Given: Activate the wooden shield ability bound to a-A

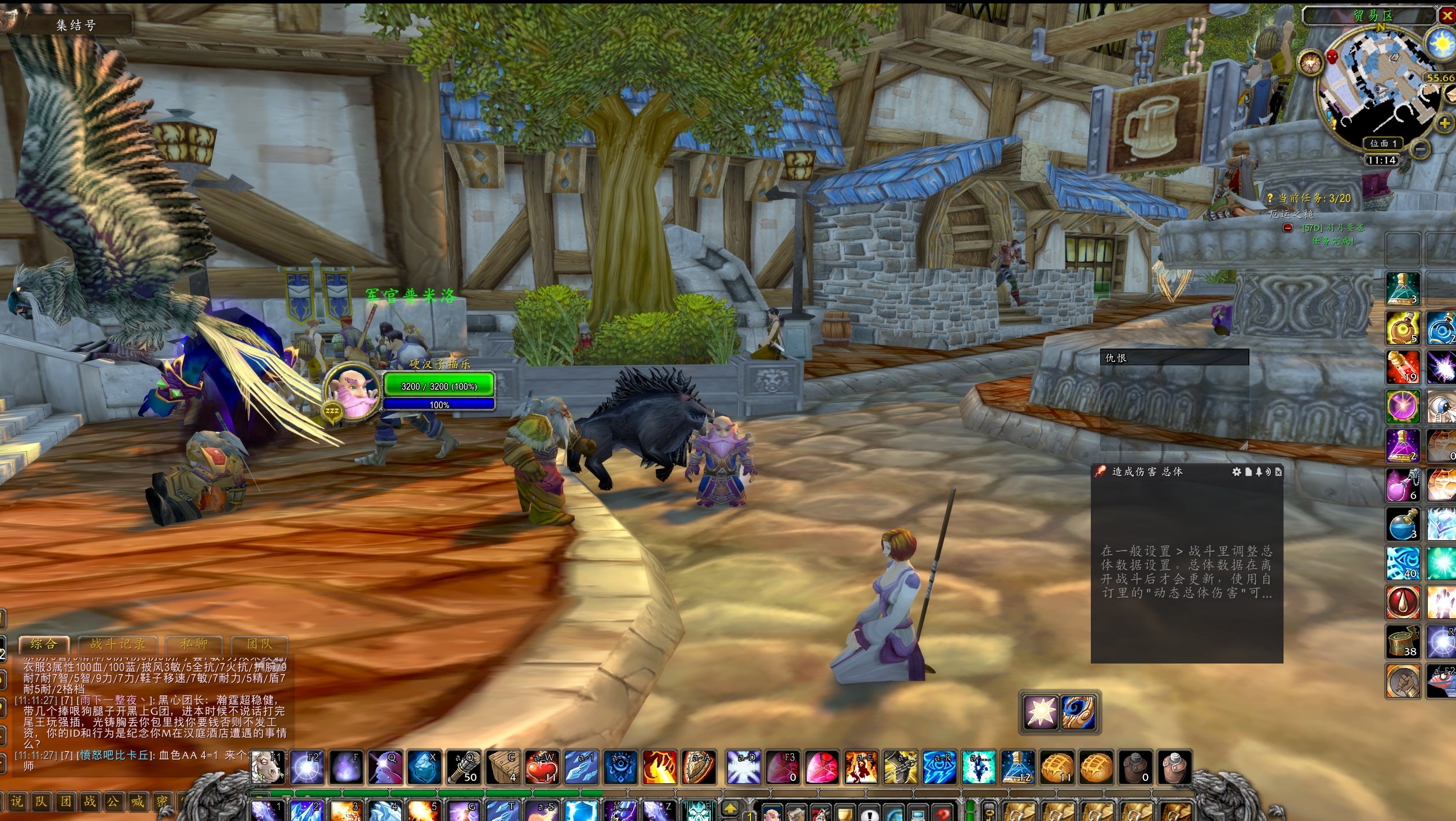Looking at the screenshot, I should pyautogui.click(x=698, y=767).
